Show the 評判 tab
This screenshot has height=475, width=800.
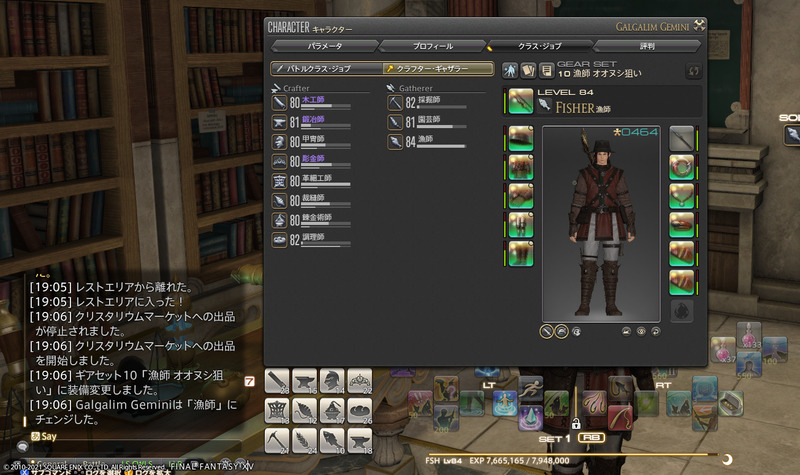pos(649,46)
